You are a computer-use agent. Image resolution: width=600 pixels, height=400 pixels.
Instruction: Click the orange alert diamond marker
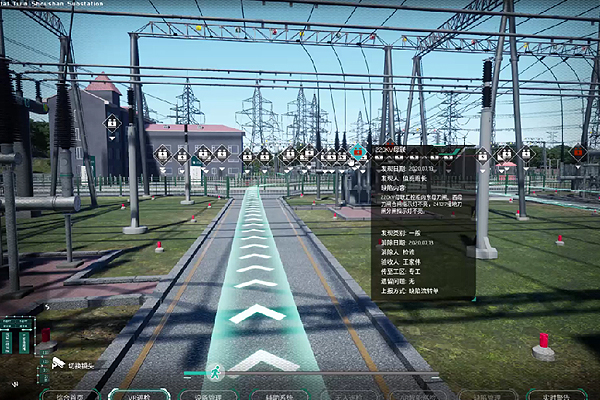pyautogui.click(x=578, y=152)
